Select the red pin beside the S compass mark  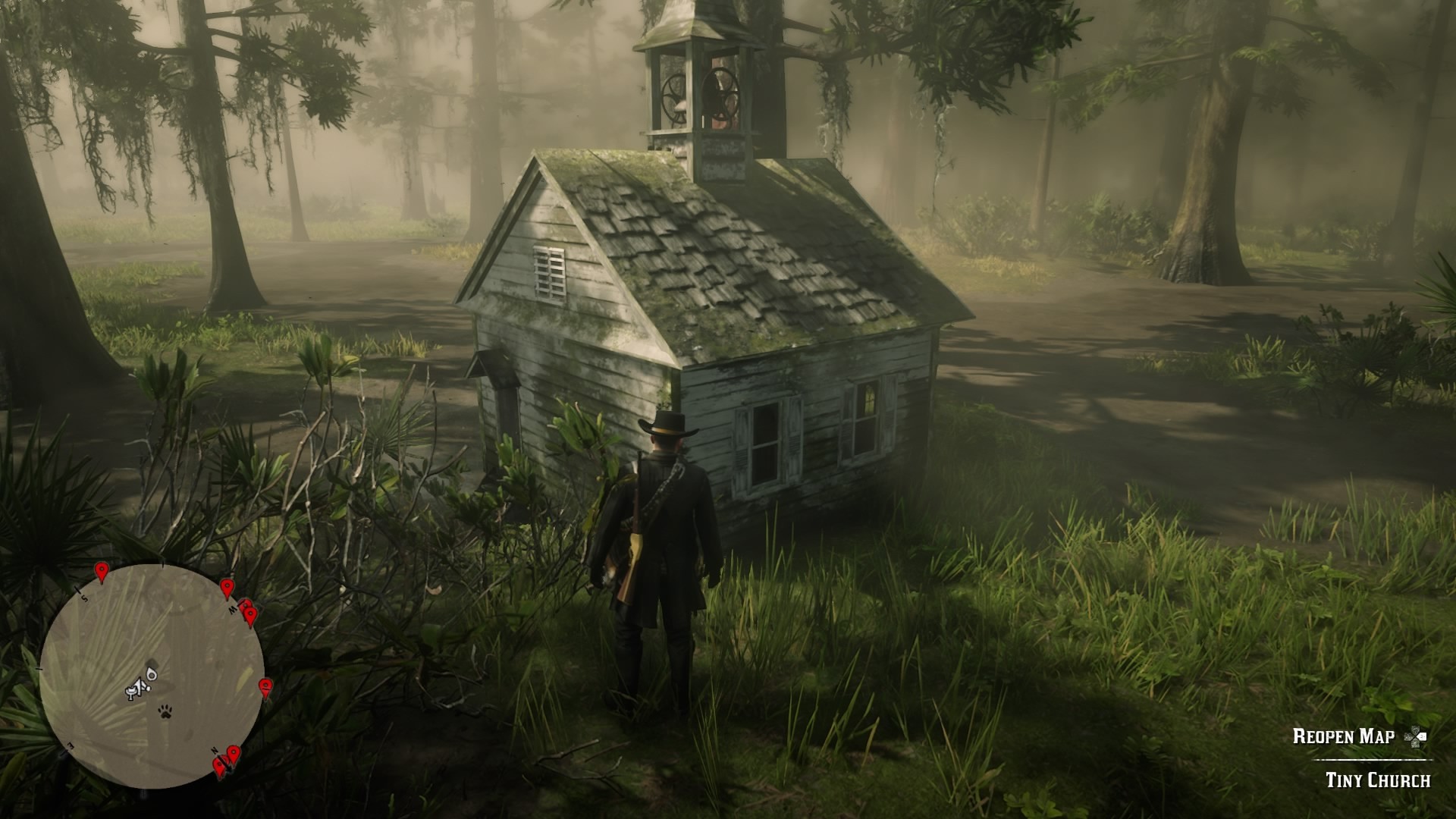tap(101, 572)
